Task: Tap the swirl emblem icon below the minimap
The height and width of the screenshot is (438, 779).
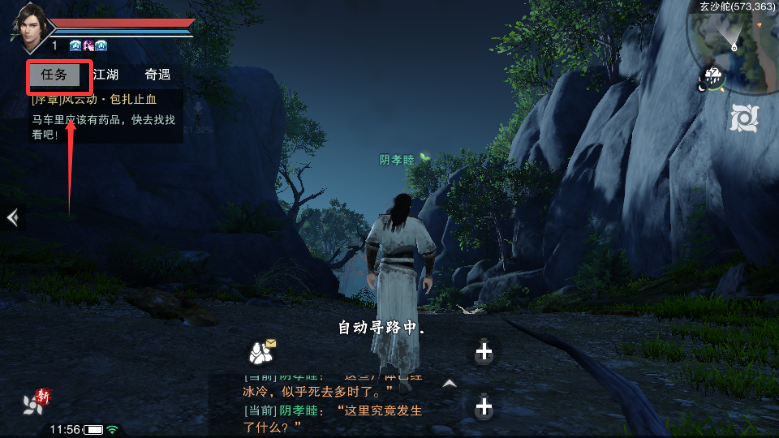Action: (x=744, y=117)
